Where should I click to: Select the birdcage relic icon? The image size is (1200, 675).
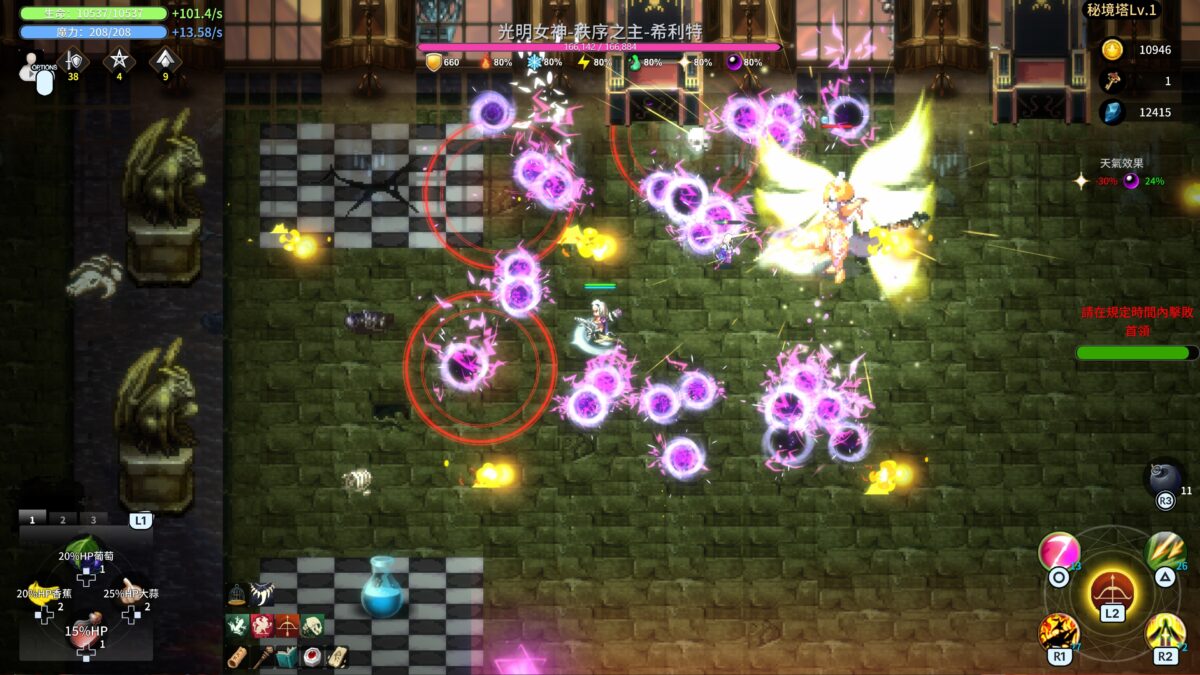pyautogui.click(x=237, y=594)
